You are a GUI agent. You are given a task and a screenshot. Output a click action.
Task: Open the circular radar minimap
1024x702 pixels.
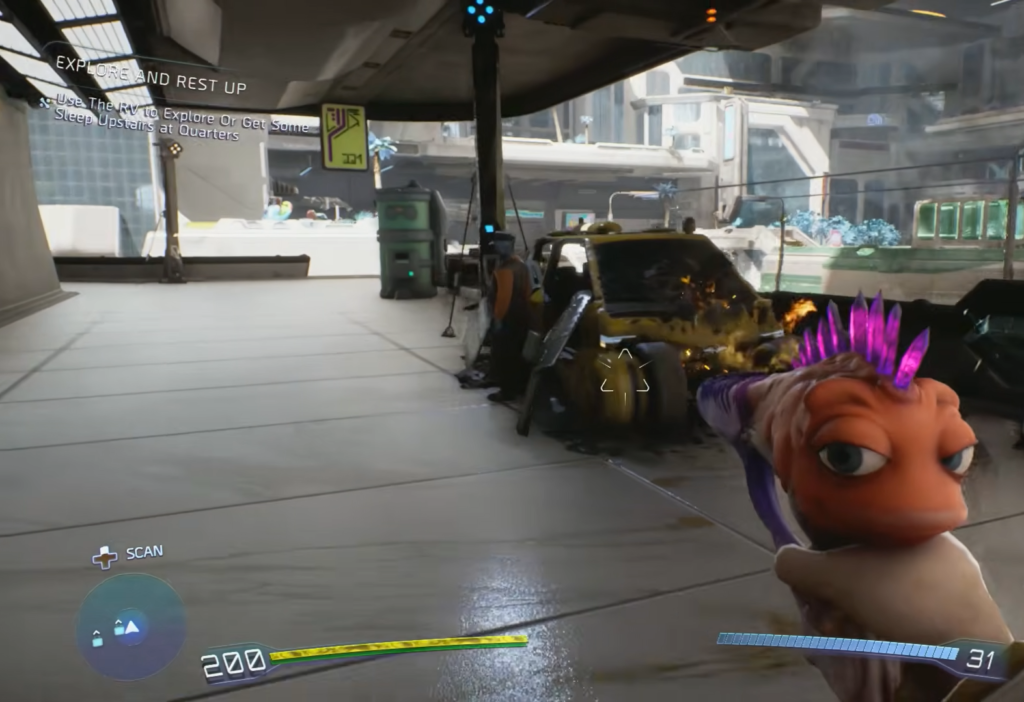tap(130, 626)
